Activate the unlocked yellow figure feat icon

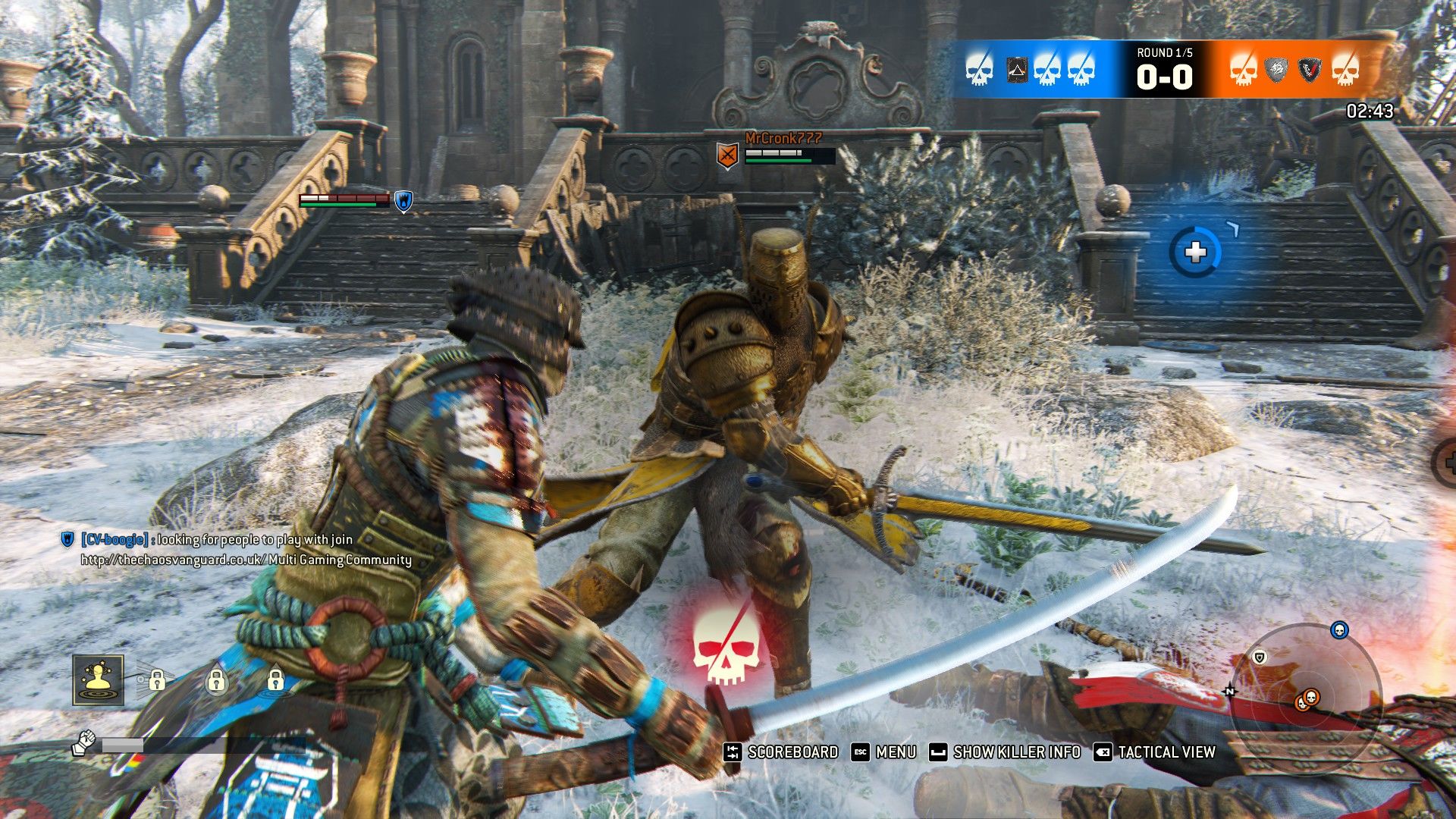[x=99, y=680]
